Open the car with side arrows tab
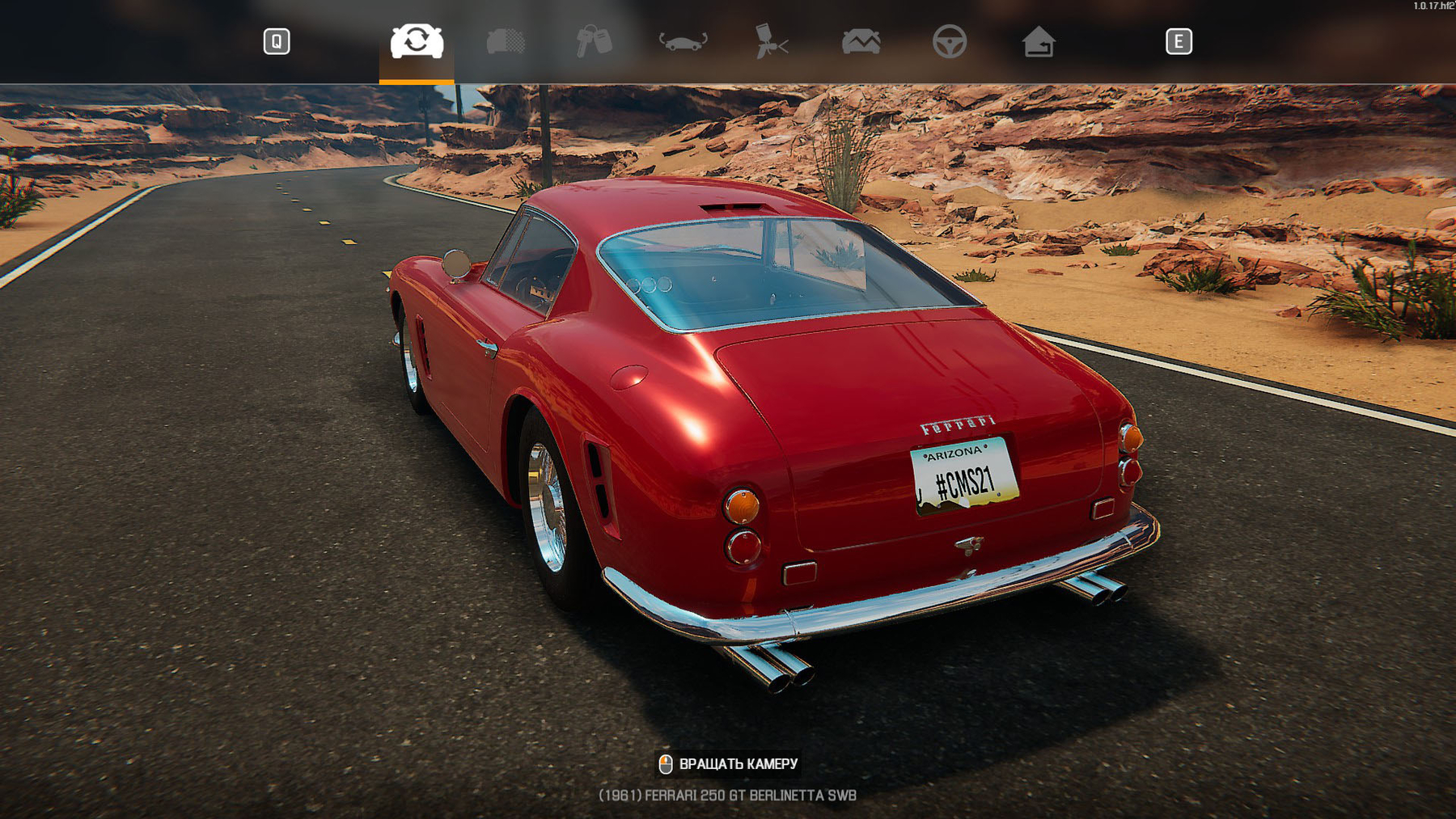The image size is (1456, 819). point(683,41)
